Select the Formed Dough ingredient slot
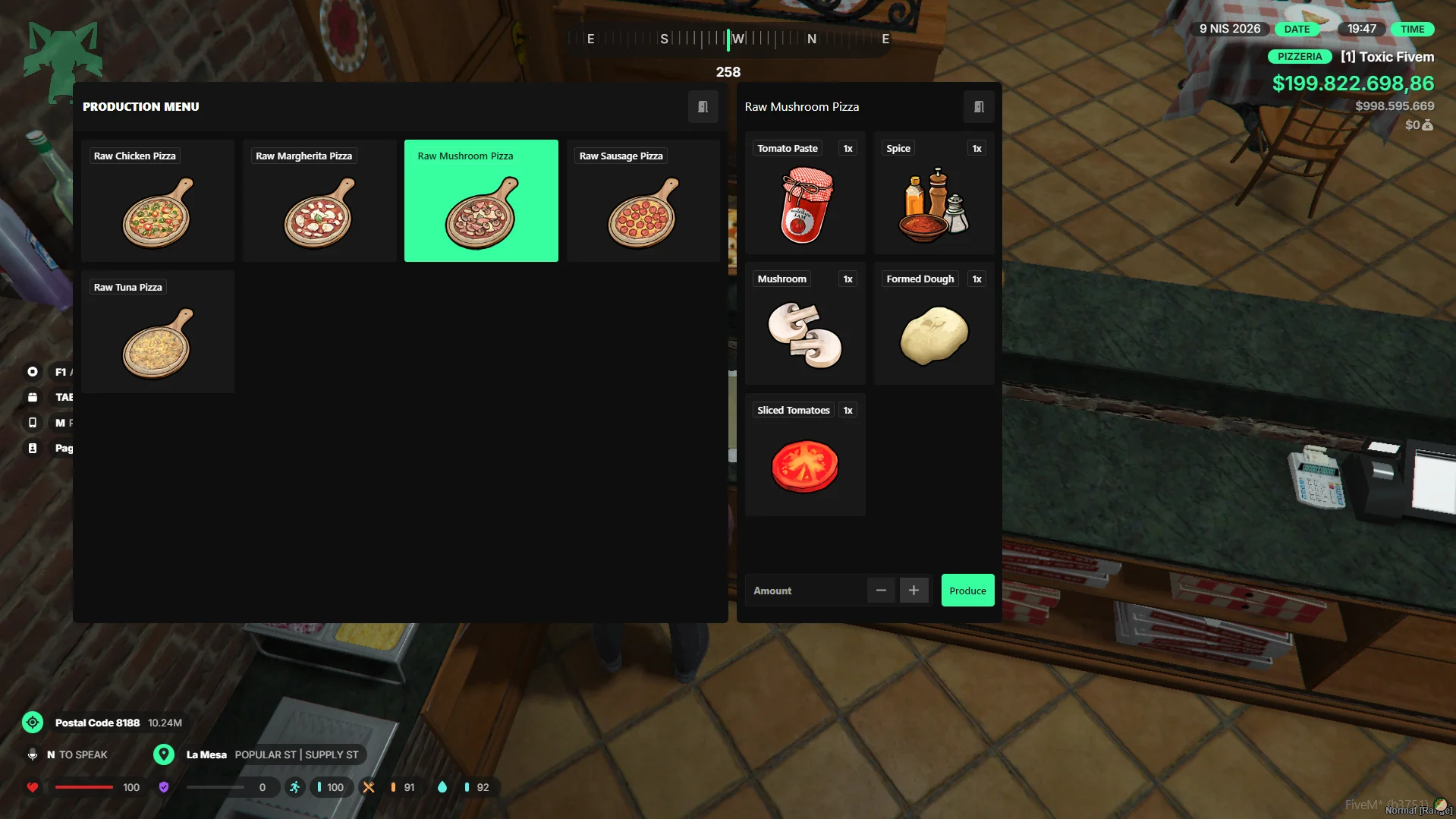The height and width of the screenshot is (819, 1456). 934,324
